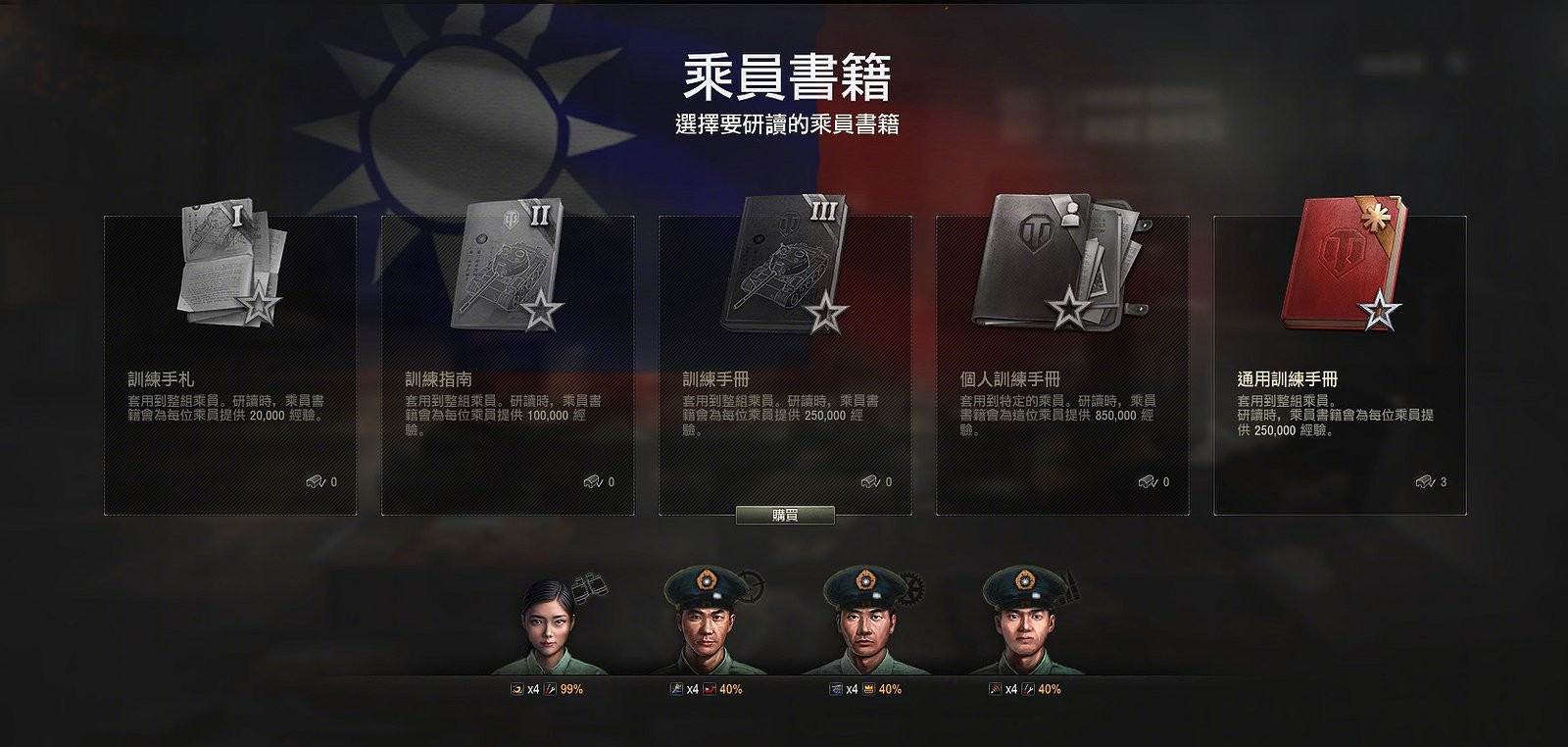Click the 乘員書籍 title heading
Viewport: 1568px width, 747px height.
coord(784,75)
